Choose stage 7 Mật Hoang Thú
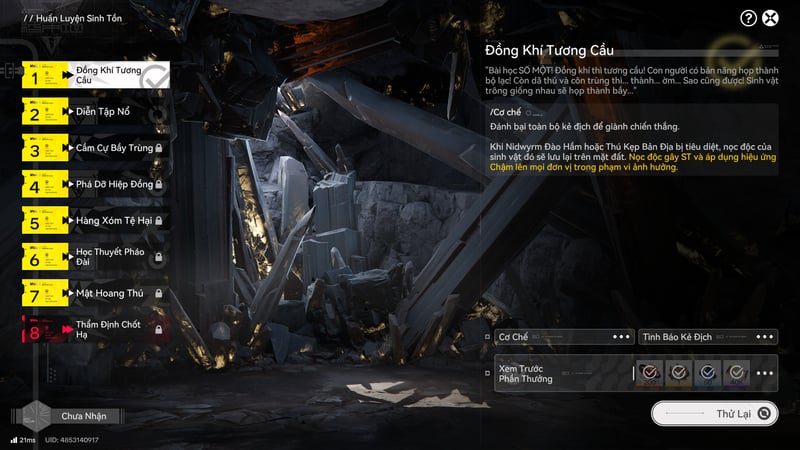 click(x=95, y=294)
